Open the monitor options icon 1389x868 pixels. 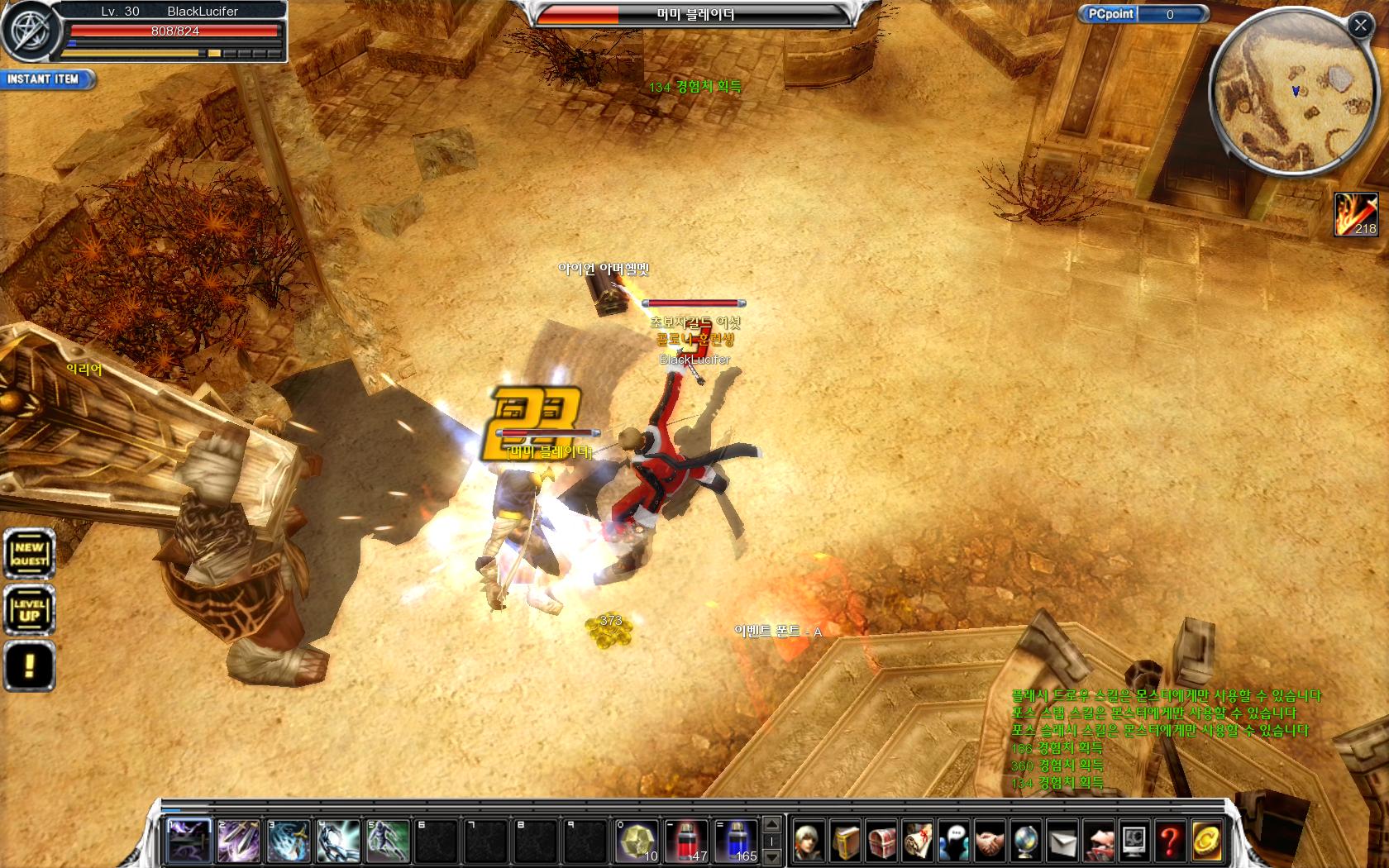pyautogui.click(x=1134, y=842)
